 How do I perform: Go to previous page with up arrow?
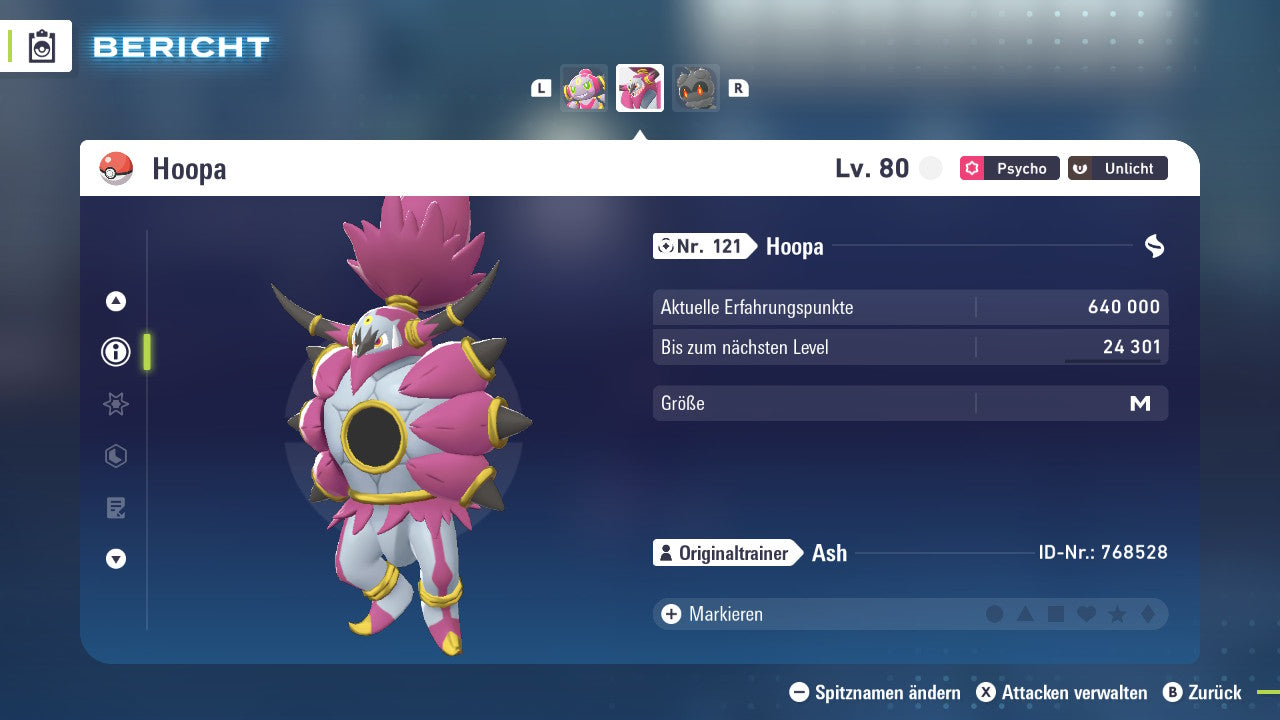[x=116, y=301]
